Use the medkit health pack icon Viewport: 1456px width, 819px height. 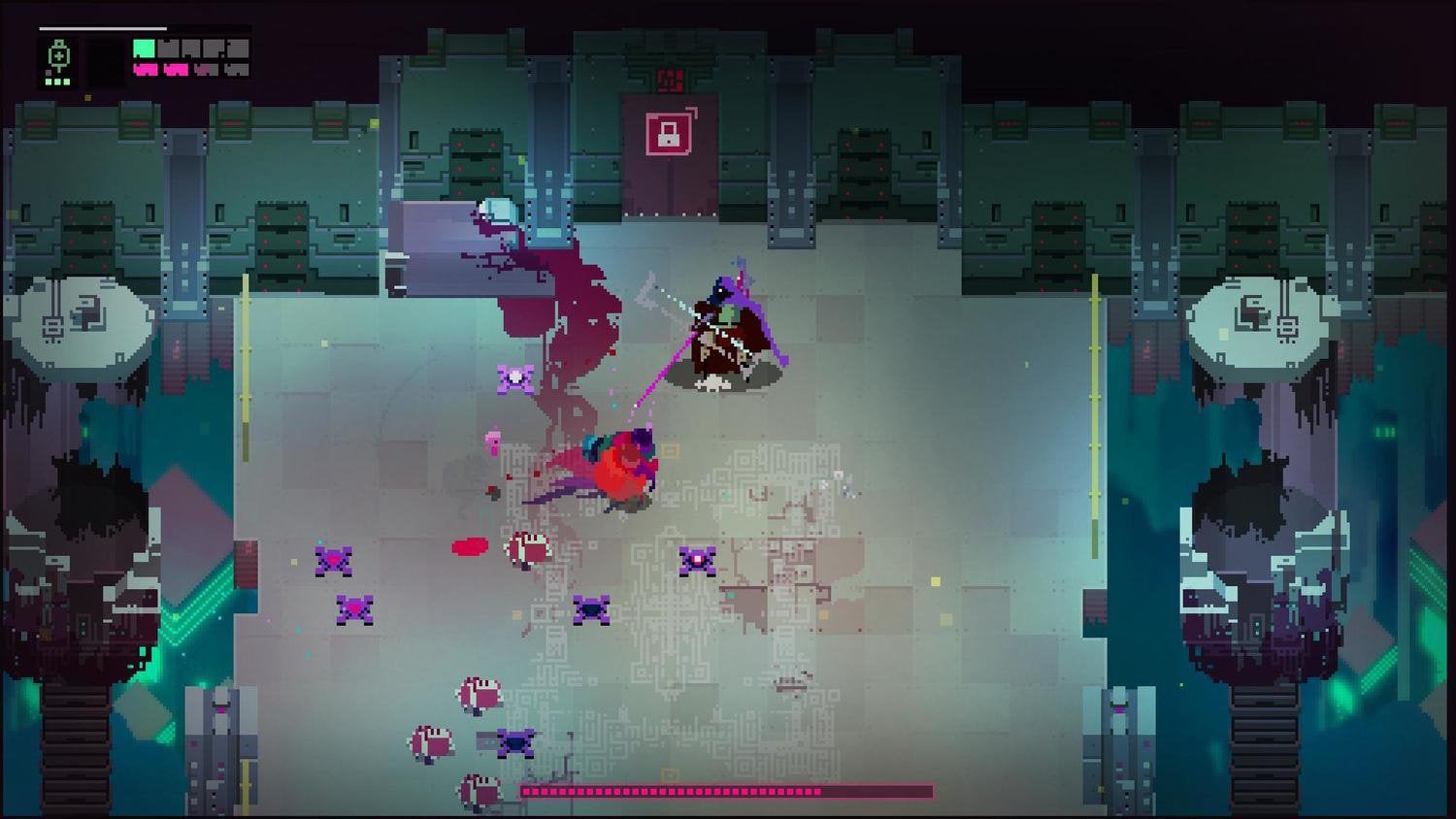(x=59, y=56)
